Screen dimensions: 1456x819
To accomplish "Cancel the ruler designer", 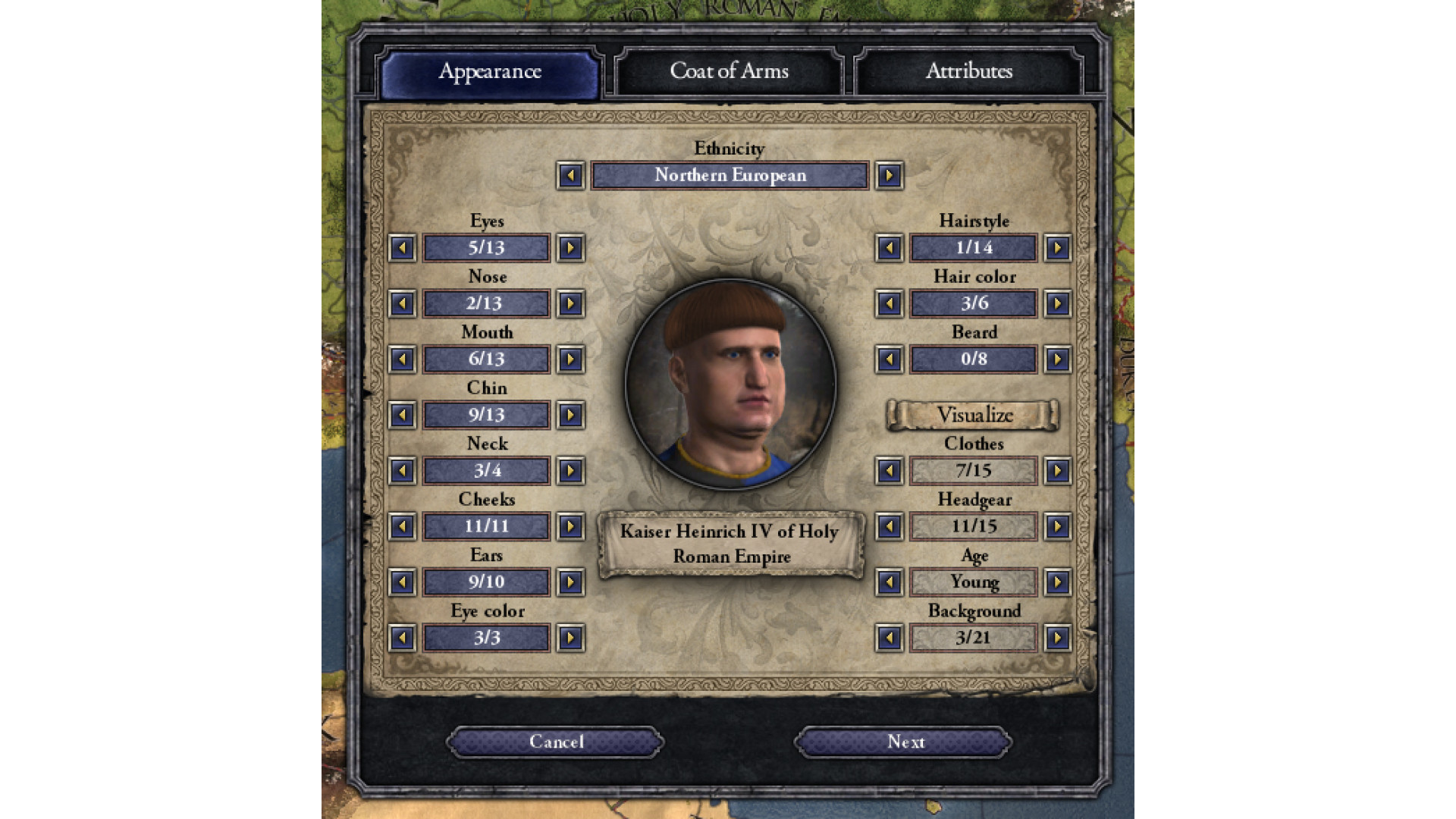I will [556, 742].
